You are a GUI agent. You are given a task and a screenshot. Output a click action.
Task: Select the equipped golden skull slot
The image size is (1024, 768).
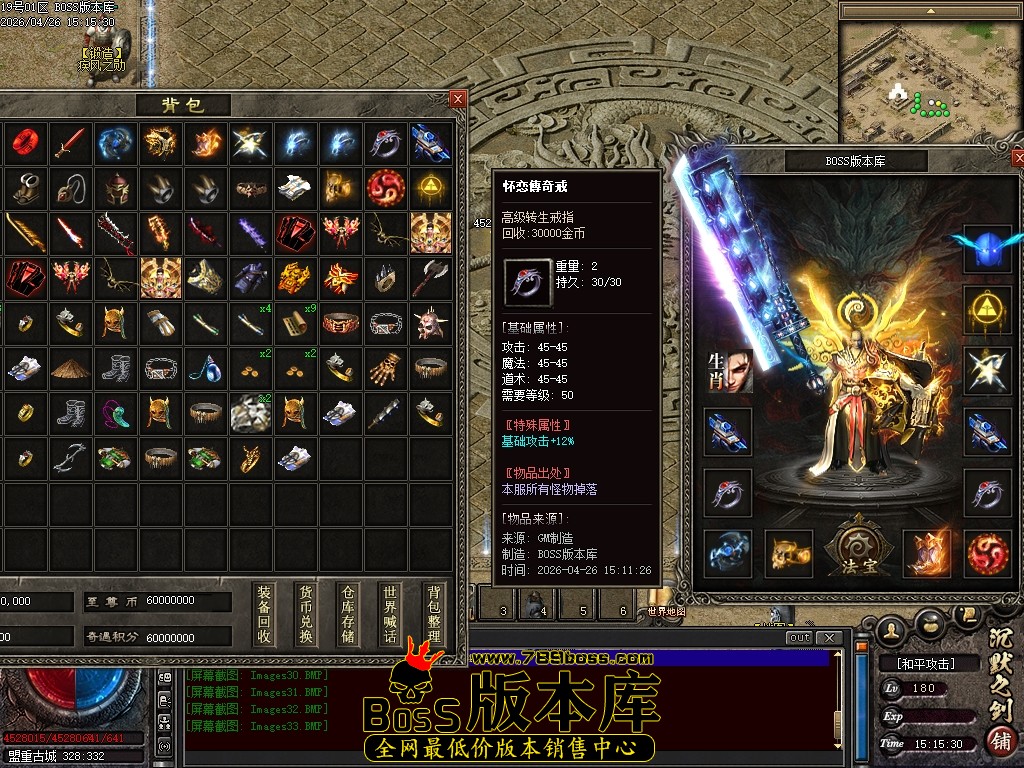click(789, 553)
